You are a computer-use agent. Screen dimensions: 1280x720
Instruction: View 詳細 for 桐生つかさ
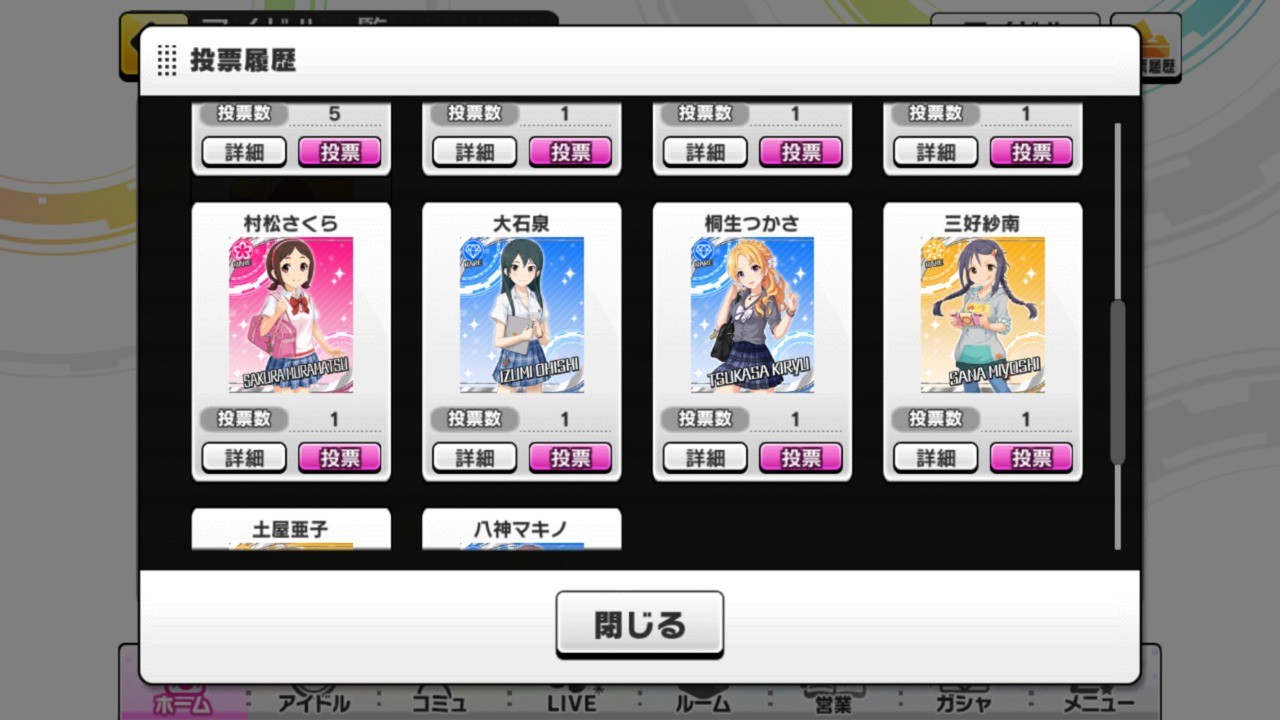click(x=705, y=458)
